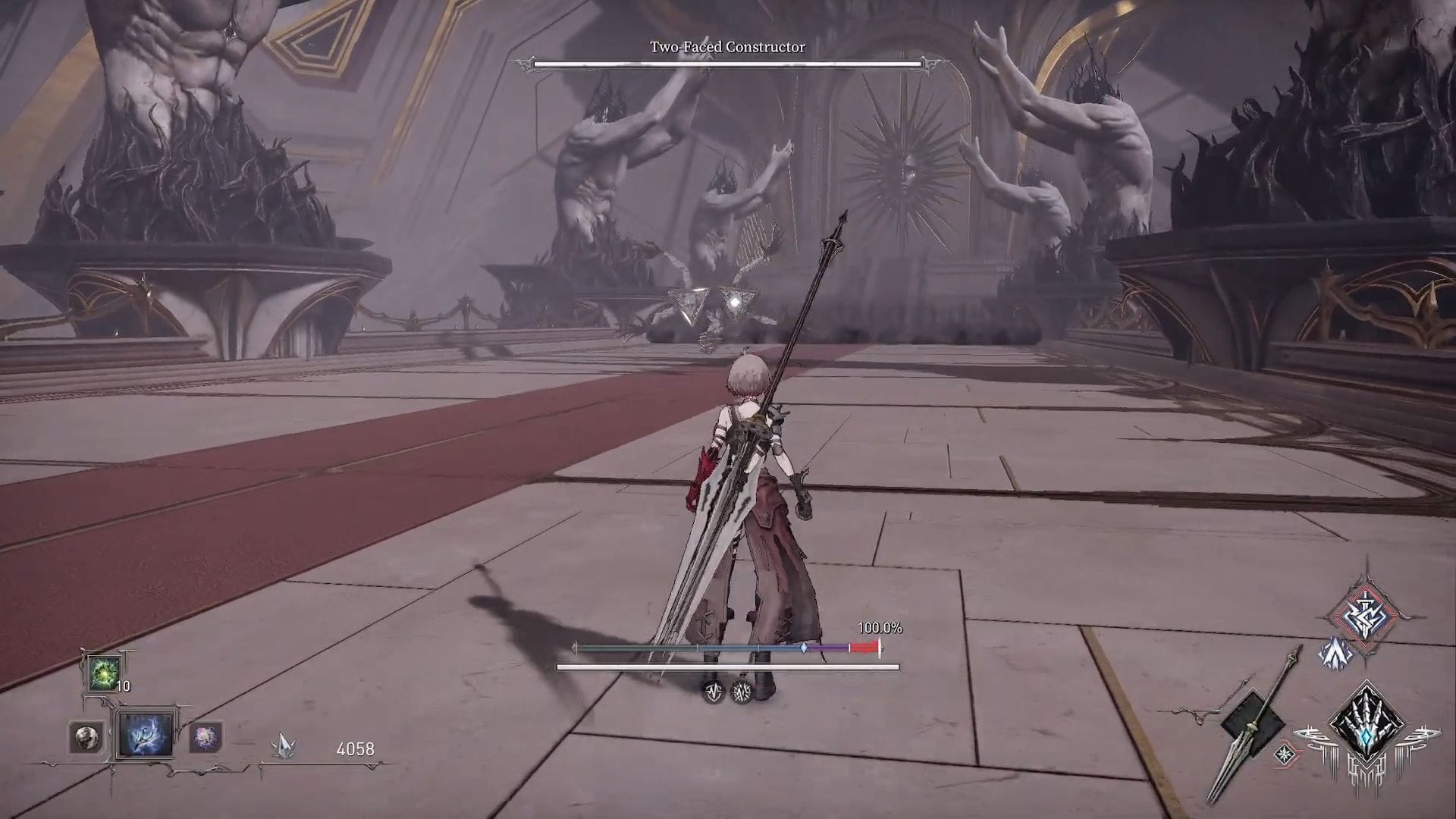
Task: Select the green orb item with count 10
Action: (103, 673)
